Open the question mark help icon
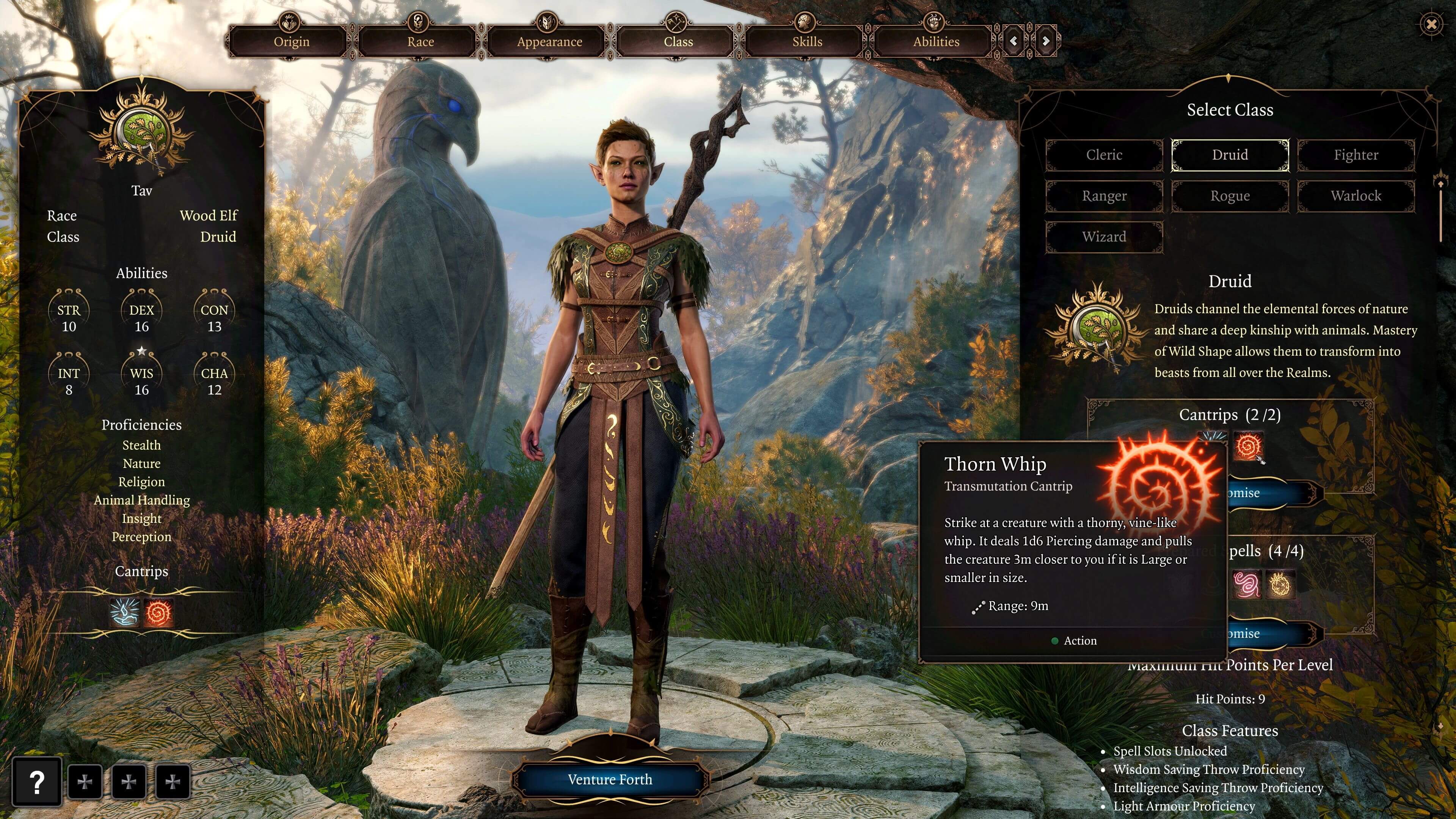 pyautogui.click(x=37, y=782)
